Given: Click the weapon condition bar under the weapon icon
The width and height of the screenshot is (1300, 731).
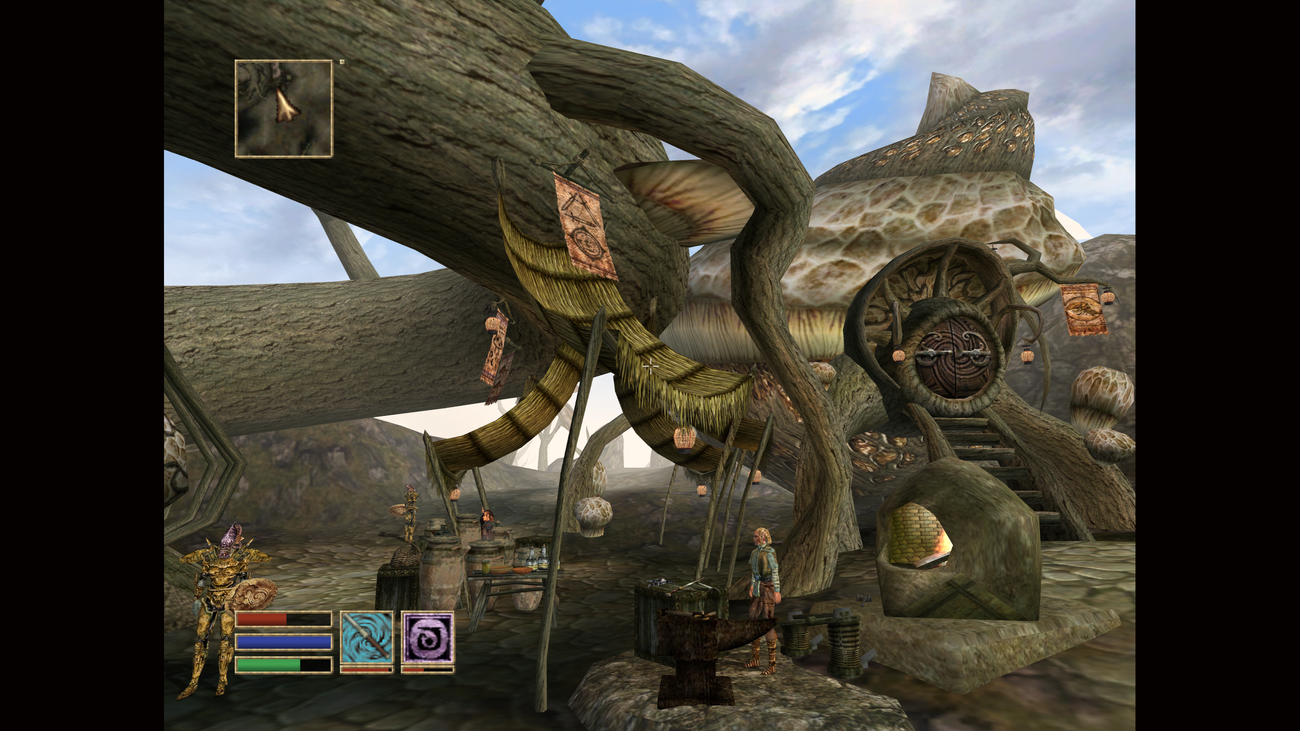Looking at the screenshot, I should coord(368,669).
